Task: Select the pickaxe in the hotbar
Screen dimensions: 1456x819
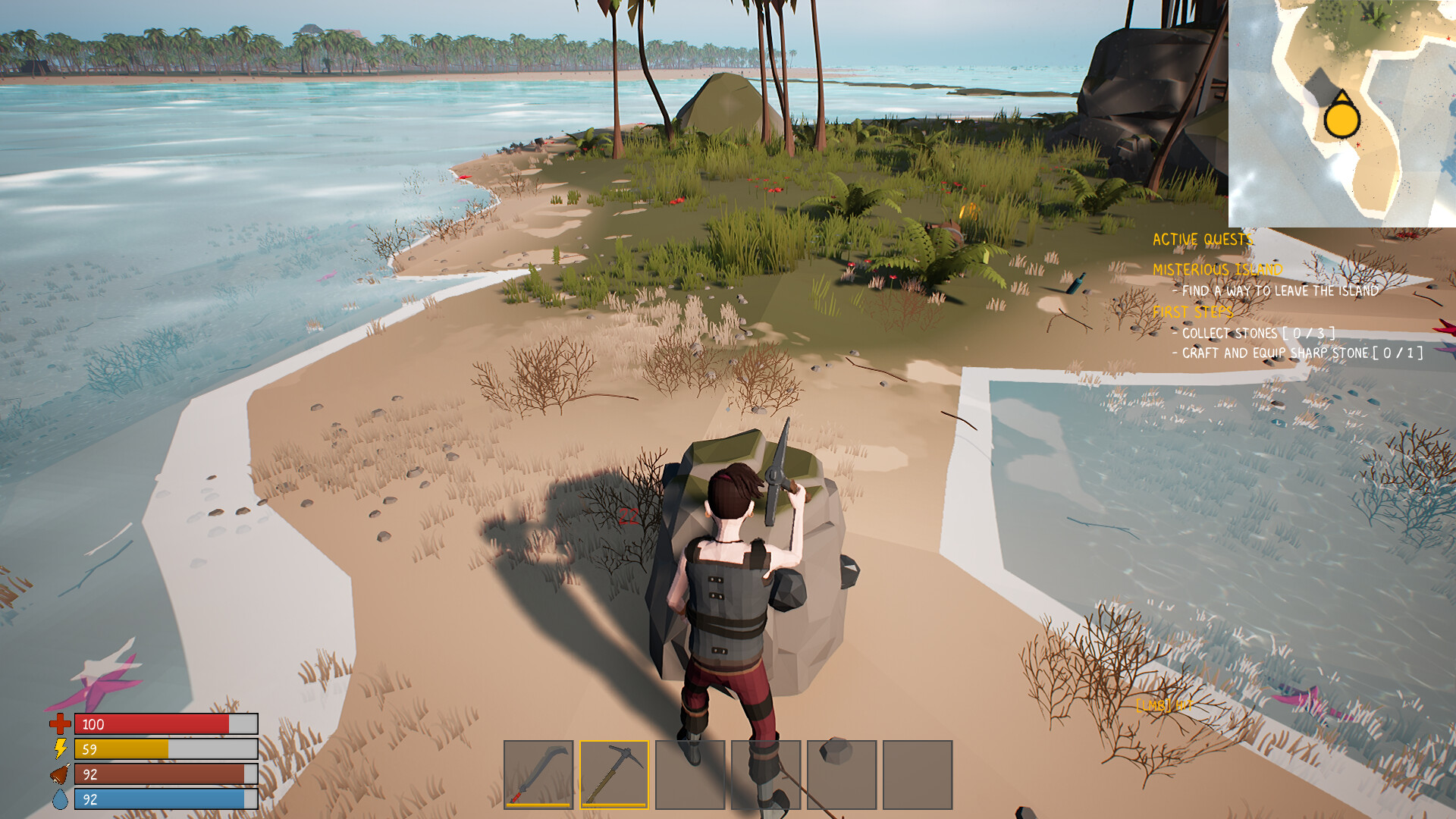Action: [x=614, y=773]
